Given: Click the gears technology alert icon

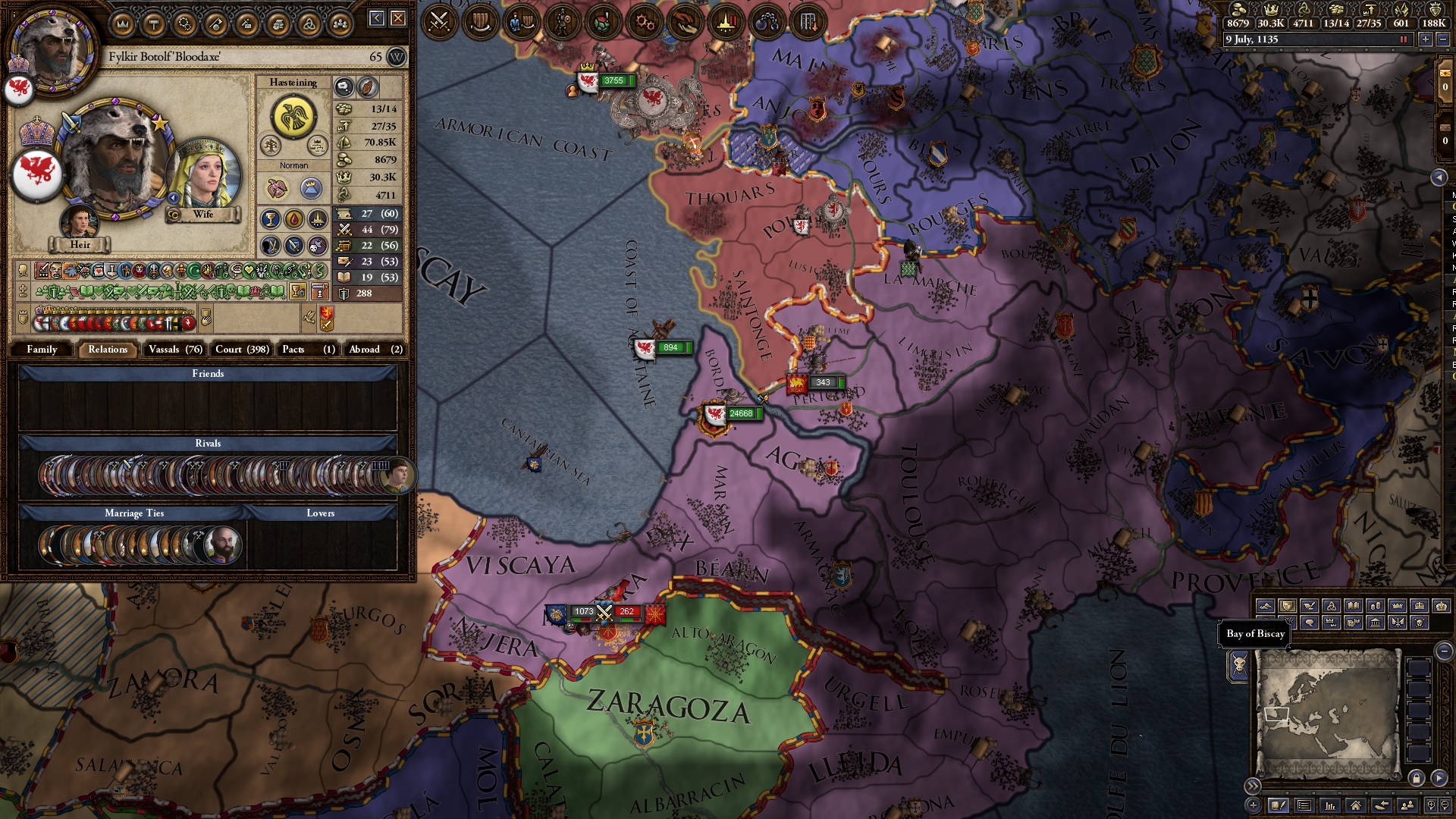Looking at the screenshot, I should click(x=645, y=21).
